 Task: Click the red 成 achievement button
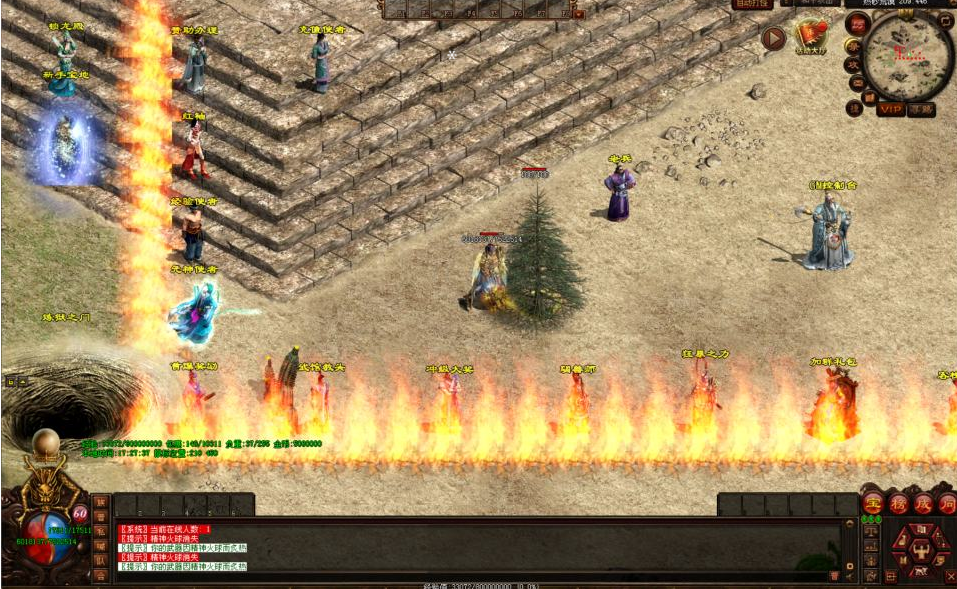tap(921, 504)
